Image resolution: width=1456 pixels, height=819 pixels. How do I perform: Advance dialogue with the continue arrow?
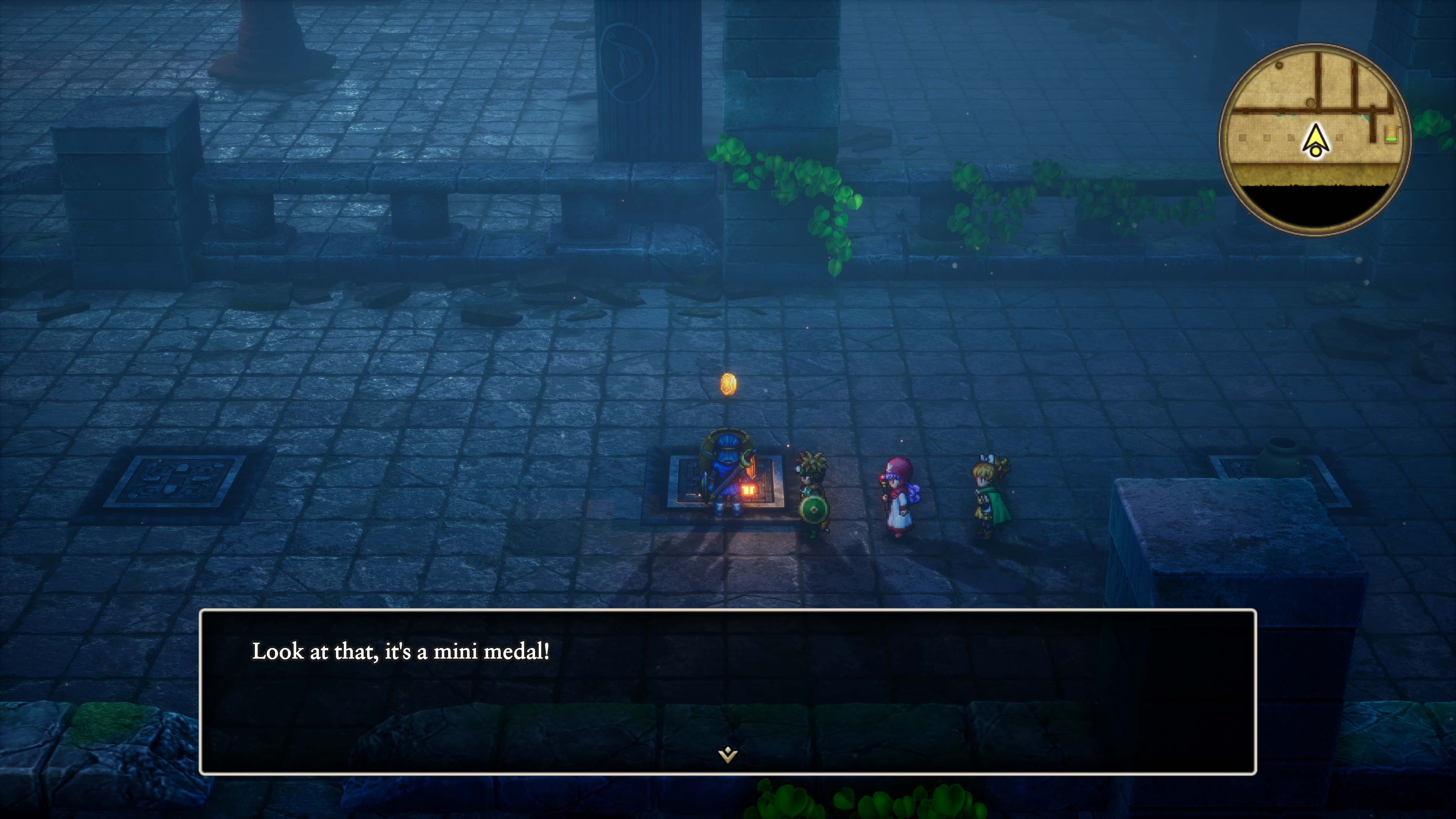728,755
